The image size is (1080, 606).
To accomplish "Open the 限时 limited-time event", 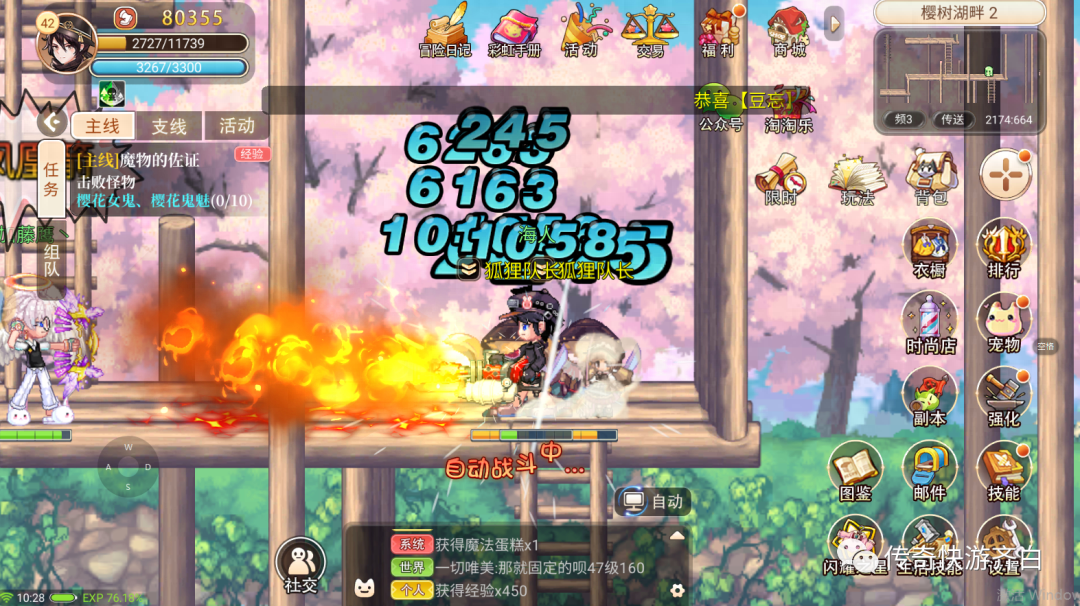I will [x=781, y=178].
